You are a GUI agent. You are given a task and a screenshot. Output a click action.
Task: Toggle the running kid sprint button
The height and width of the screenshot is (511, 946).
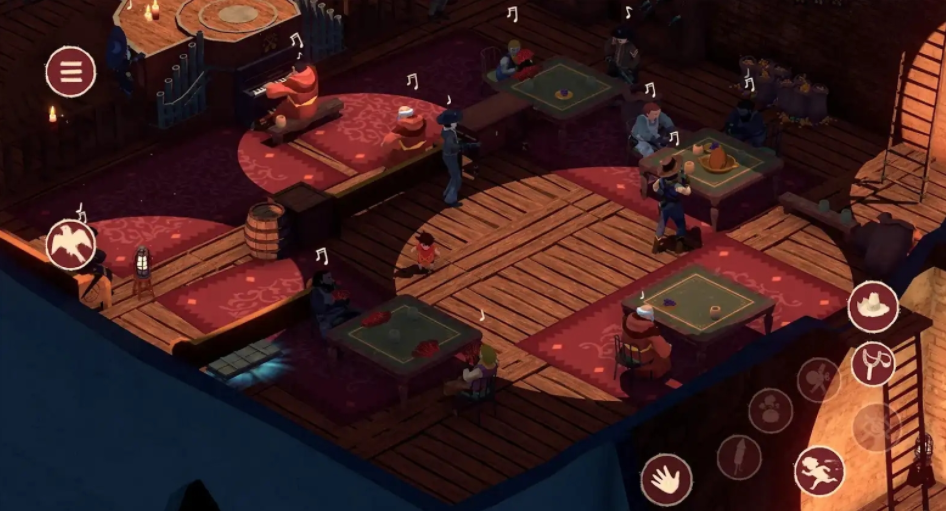pyautogui.click(x=819, y=470)
